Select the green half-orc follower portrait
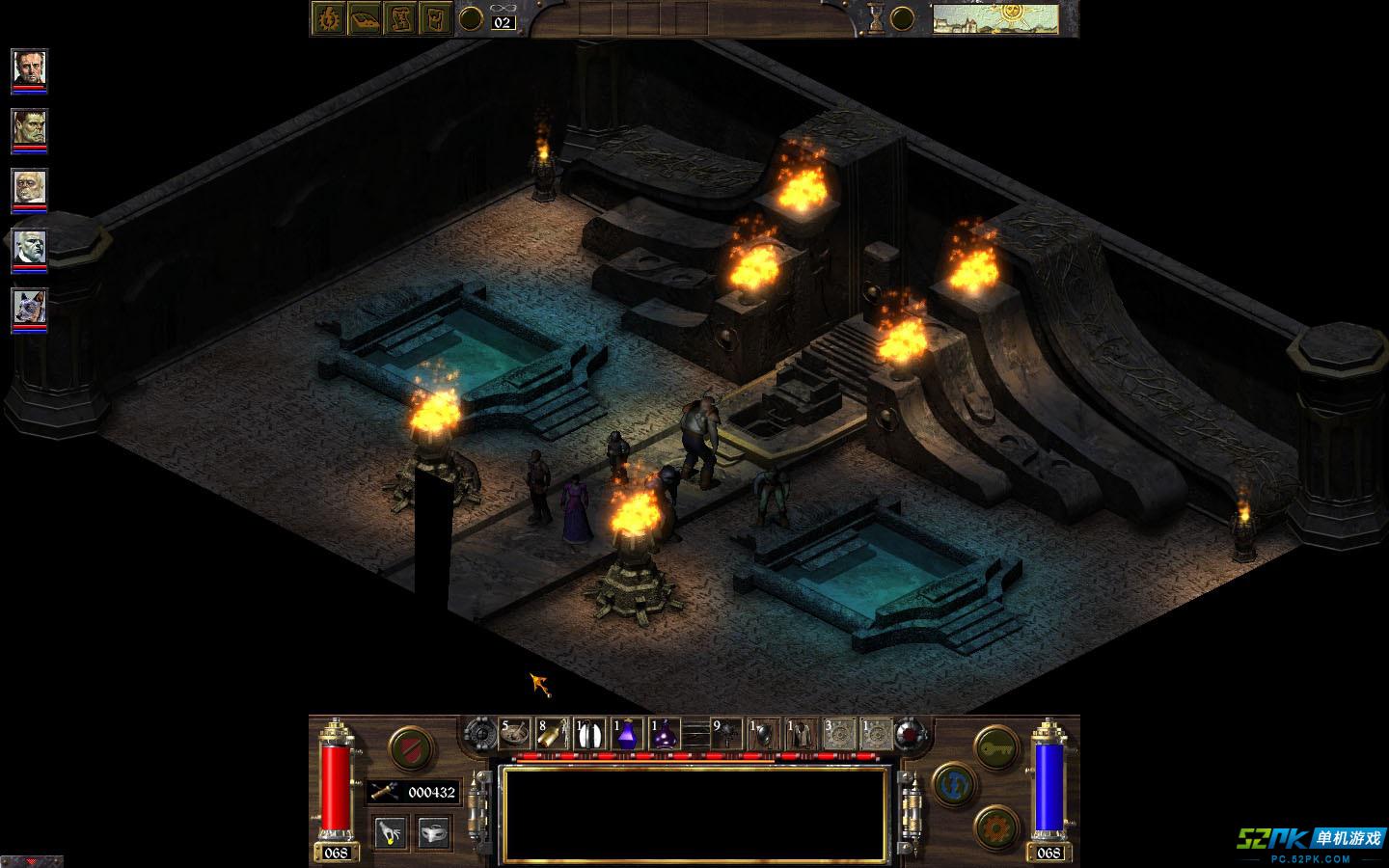1389x868 pixels. [x=29, y=127]
